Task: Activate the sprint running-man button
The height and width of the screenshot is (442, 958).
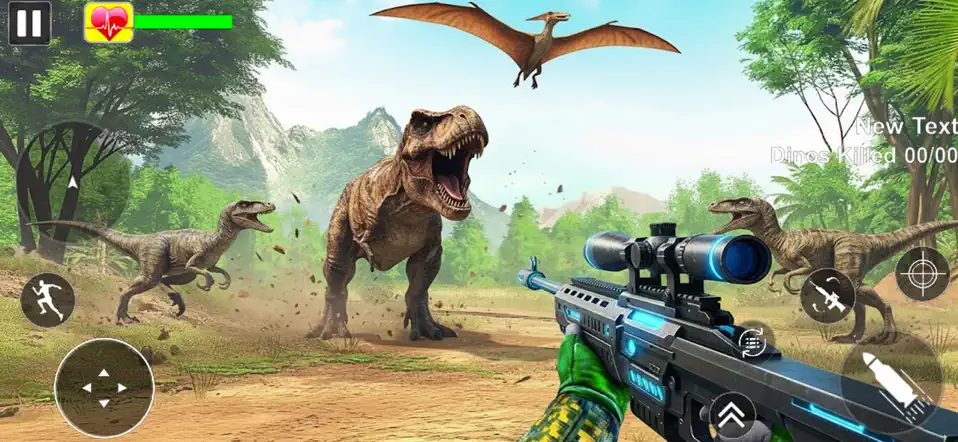Action: (47, 300)
